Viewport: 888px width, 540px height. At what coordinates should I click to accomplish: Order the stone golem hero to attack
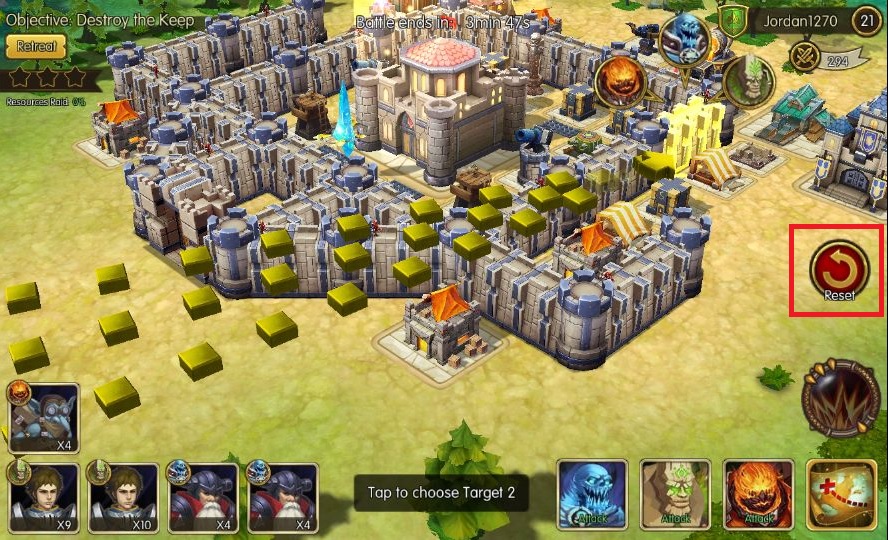click(x=675, y=494)
